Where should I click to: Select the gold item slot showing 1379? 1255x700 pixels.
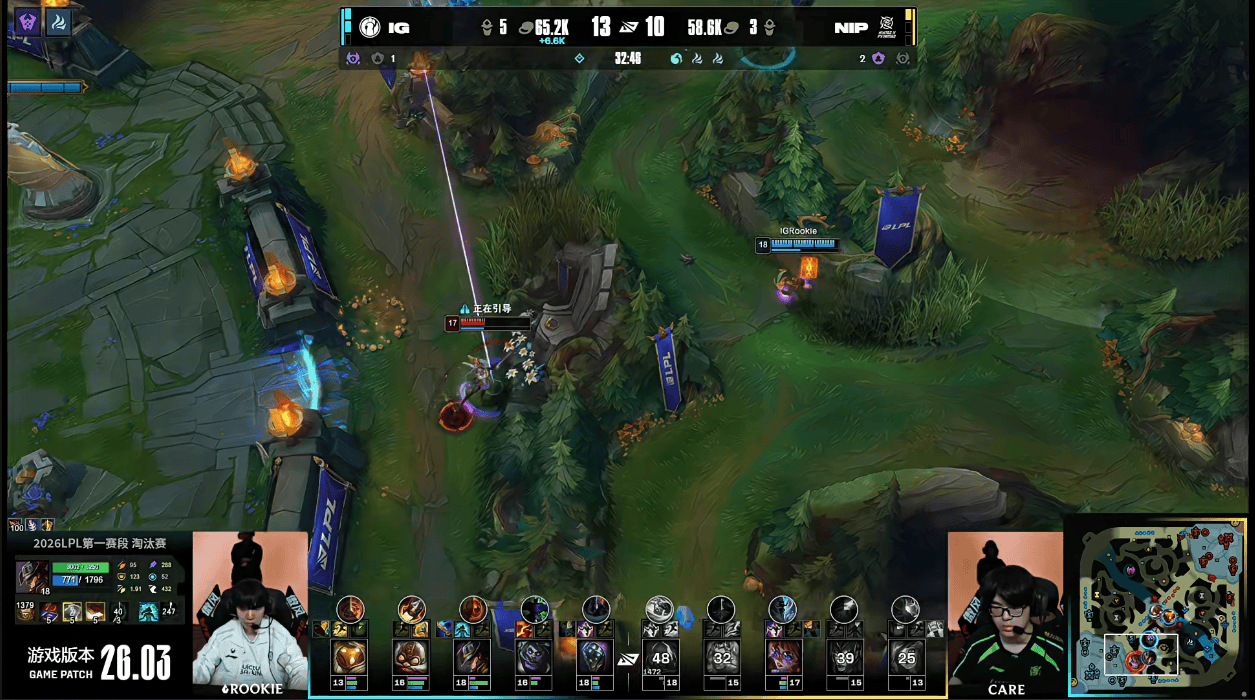pos(24,611)
